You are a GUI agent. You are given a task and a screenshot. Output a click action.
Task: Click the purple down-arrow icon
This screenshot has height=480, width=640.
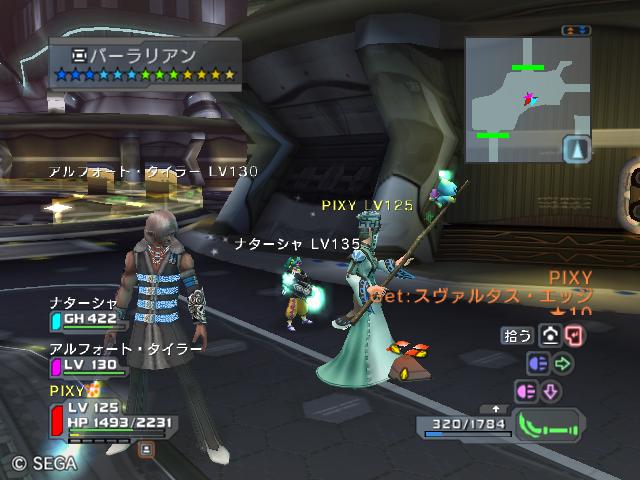tap(552, 390)
